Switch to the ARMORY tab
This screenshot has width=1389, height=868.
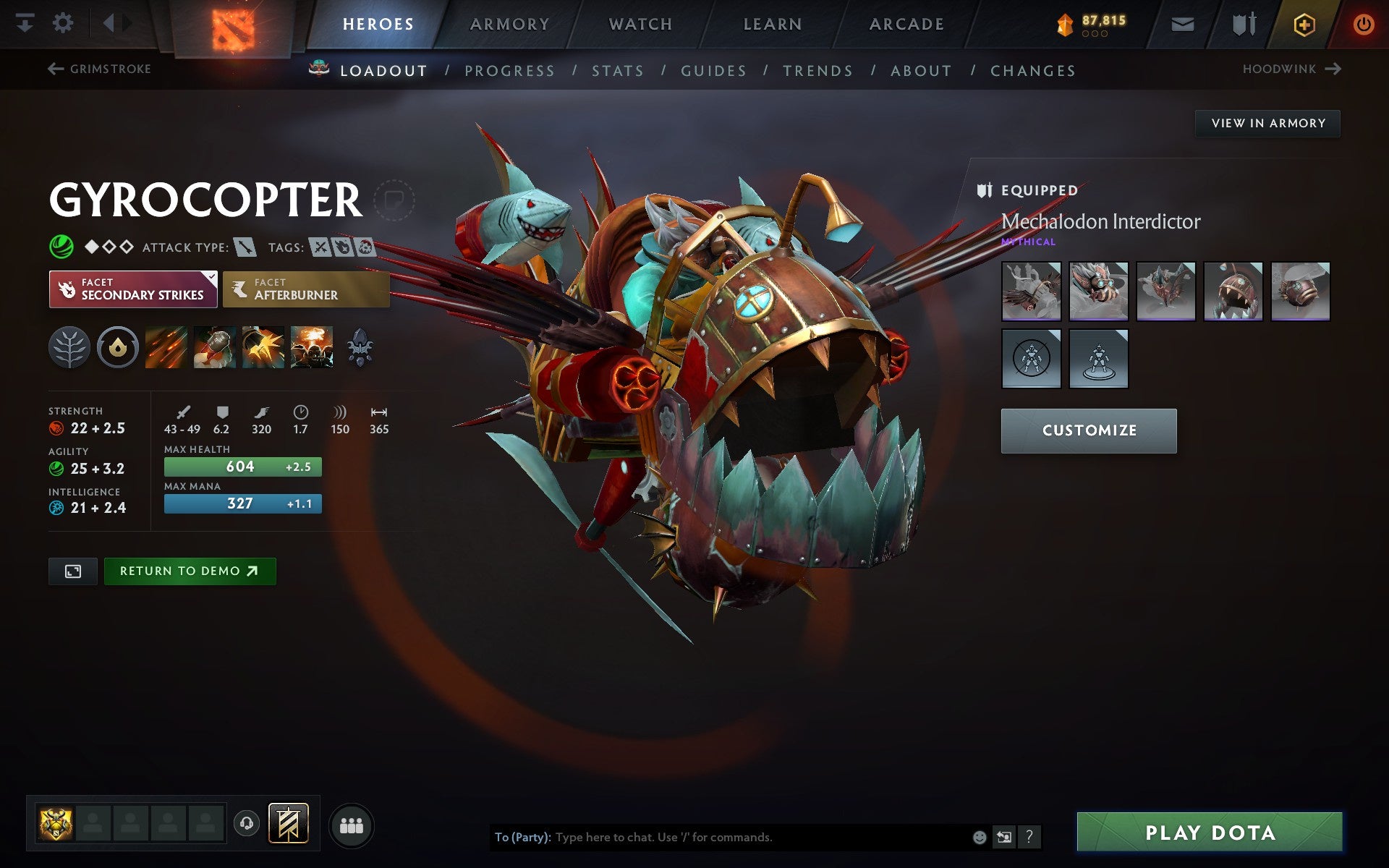pos(509,23)
